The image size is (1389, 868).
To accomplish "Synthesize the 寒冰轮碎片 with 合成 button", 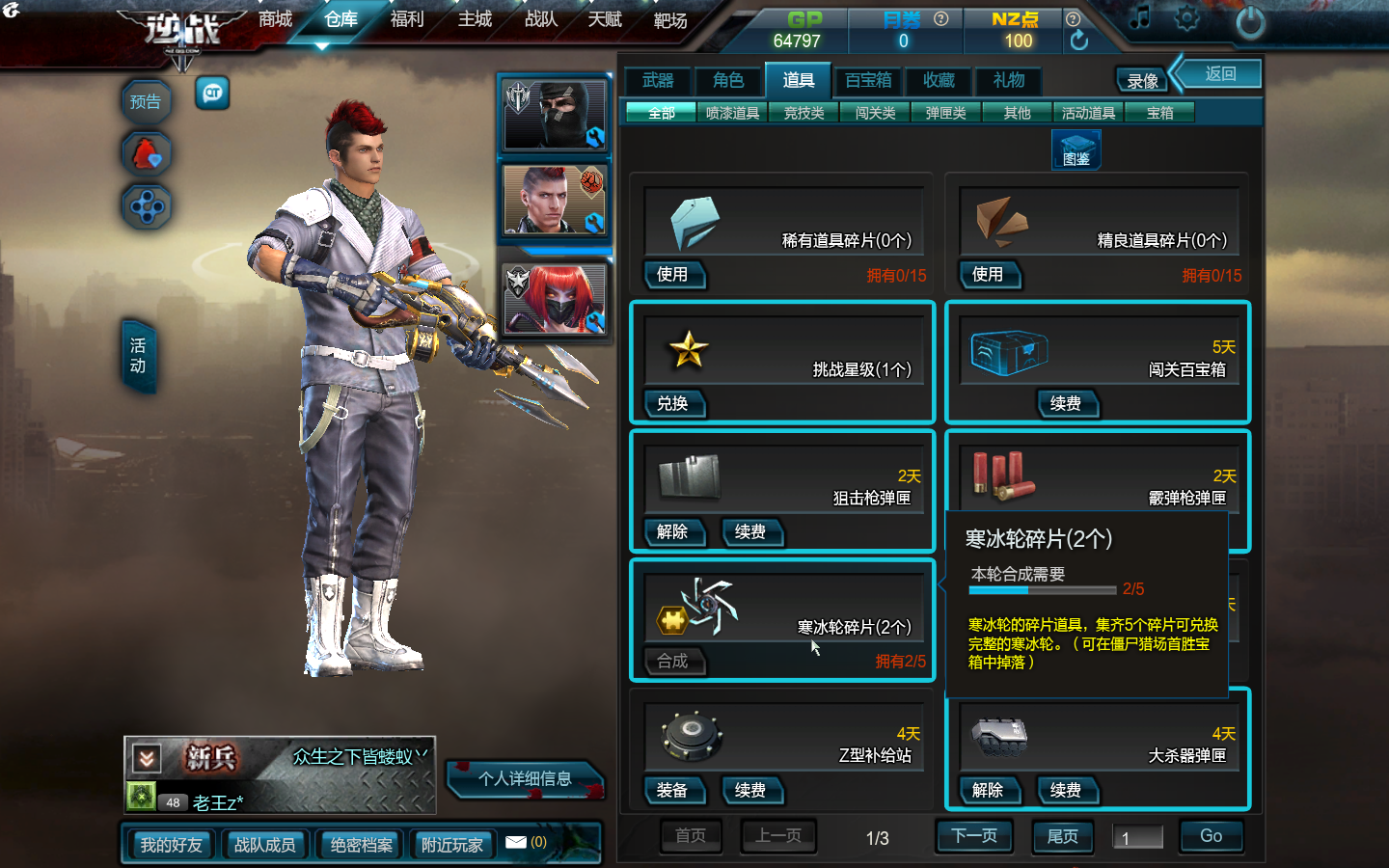I will coord(672,662).
